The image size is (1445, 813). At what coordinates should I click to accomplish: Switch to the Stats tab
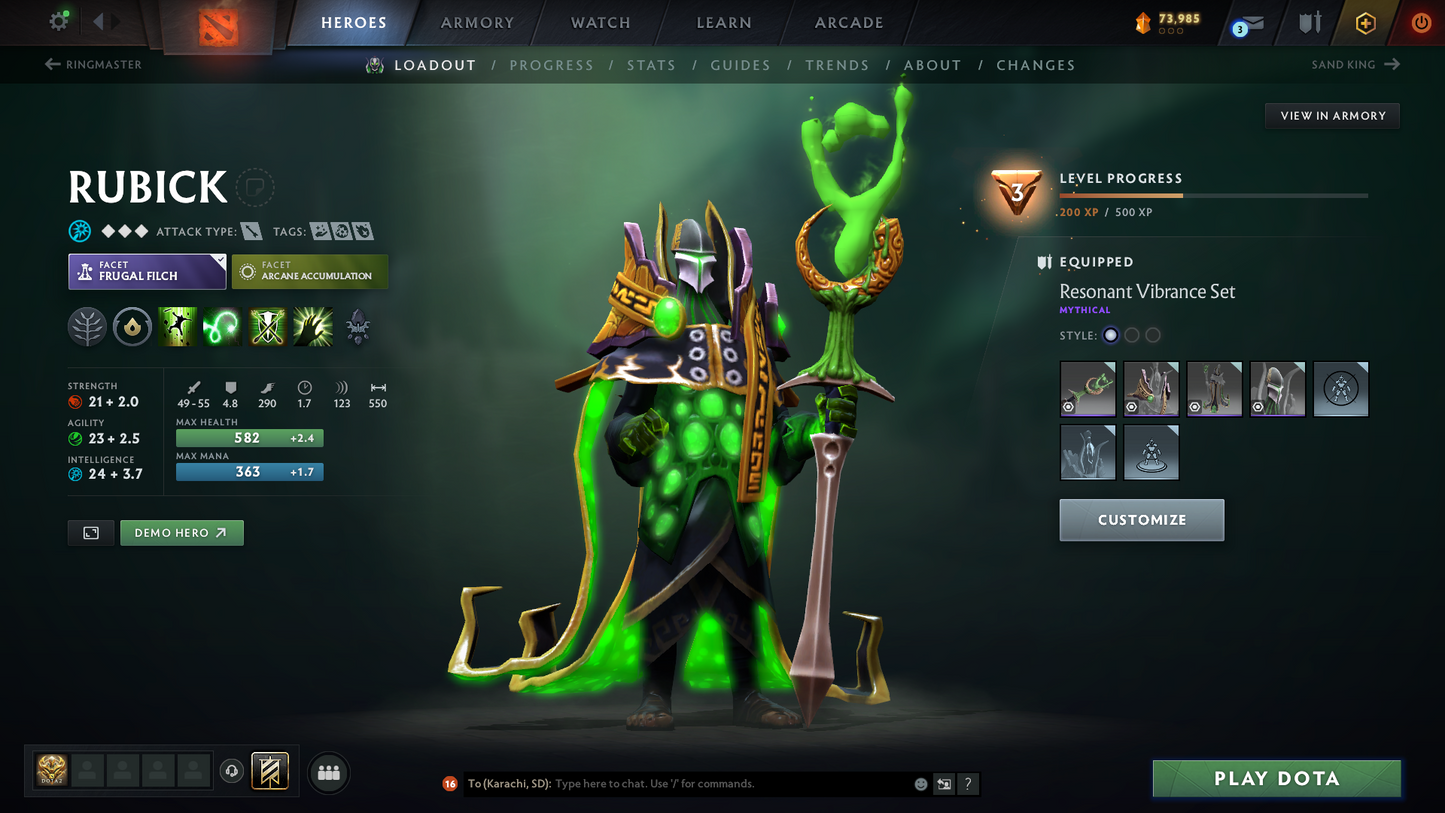[x=651, y=64]
